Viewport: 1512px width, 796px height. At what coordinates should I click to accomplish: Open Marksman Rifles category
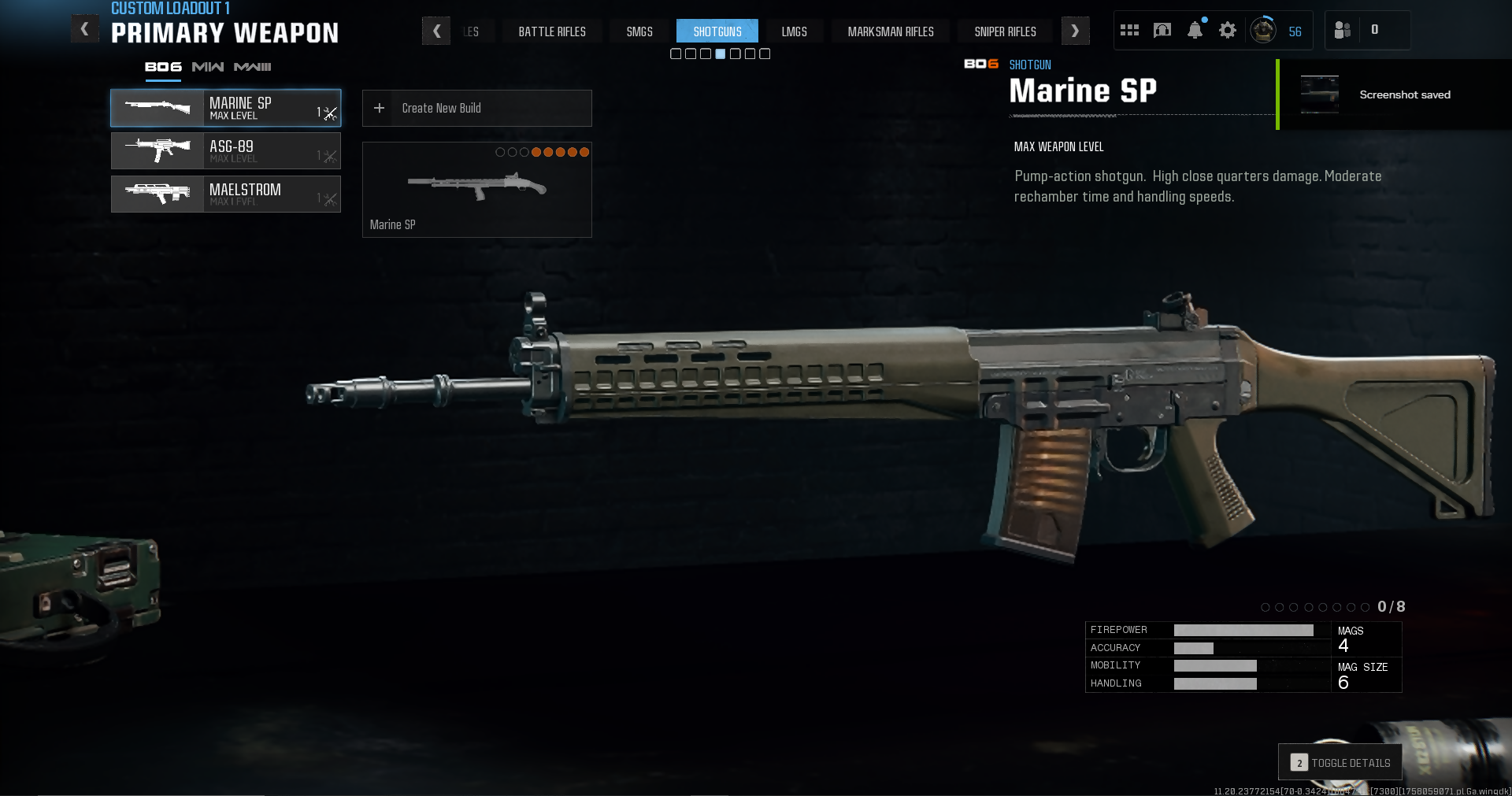tap(891, 31)
